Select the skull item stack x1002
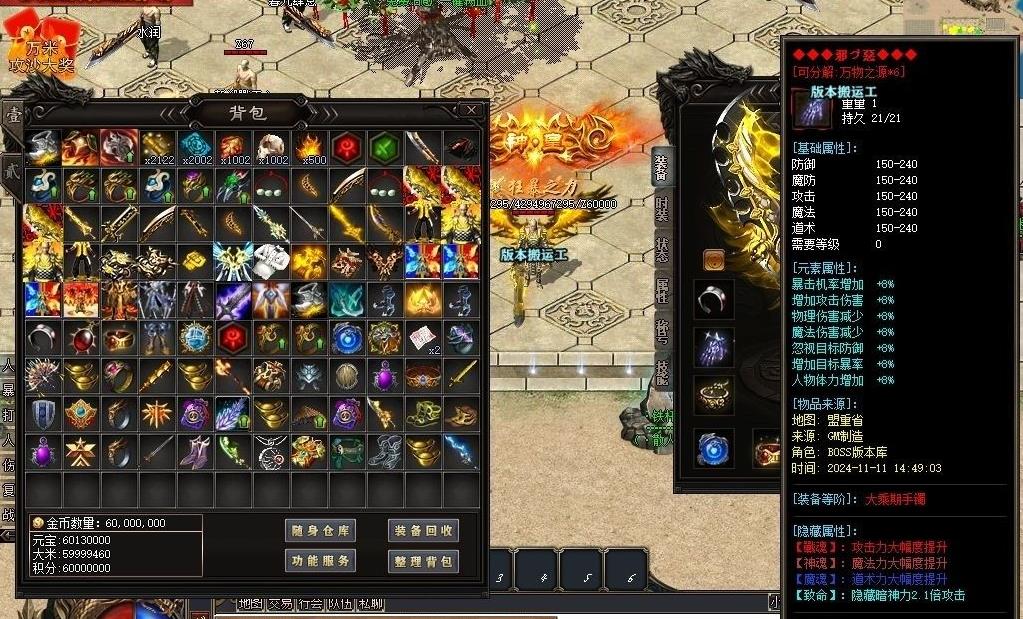Image resolution: width=1023 pixels, height=619 pixels. pyautogui.click(x=272, y=148)
